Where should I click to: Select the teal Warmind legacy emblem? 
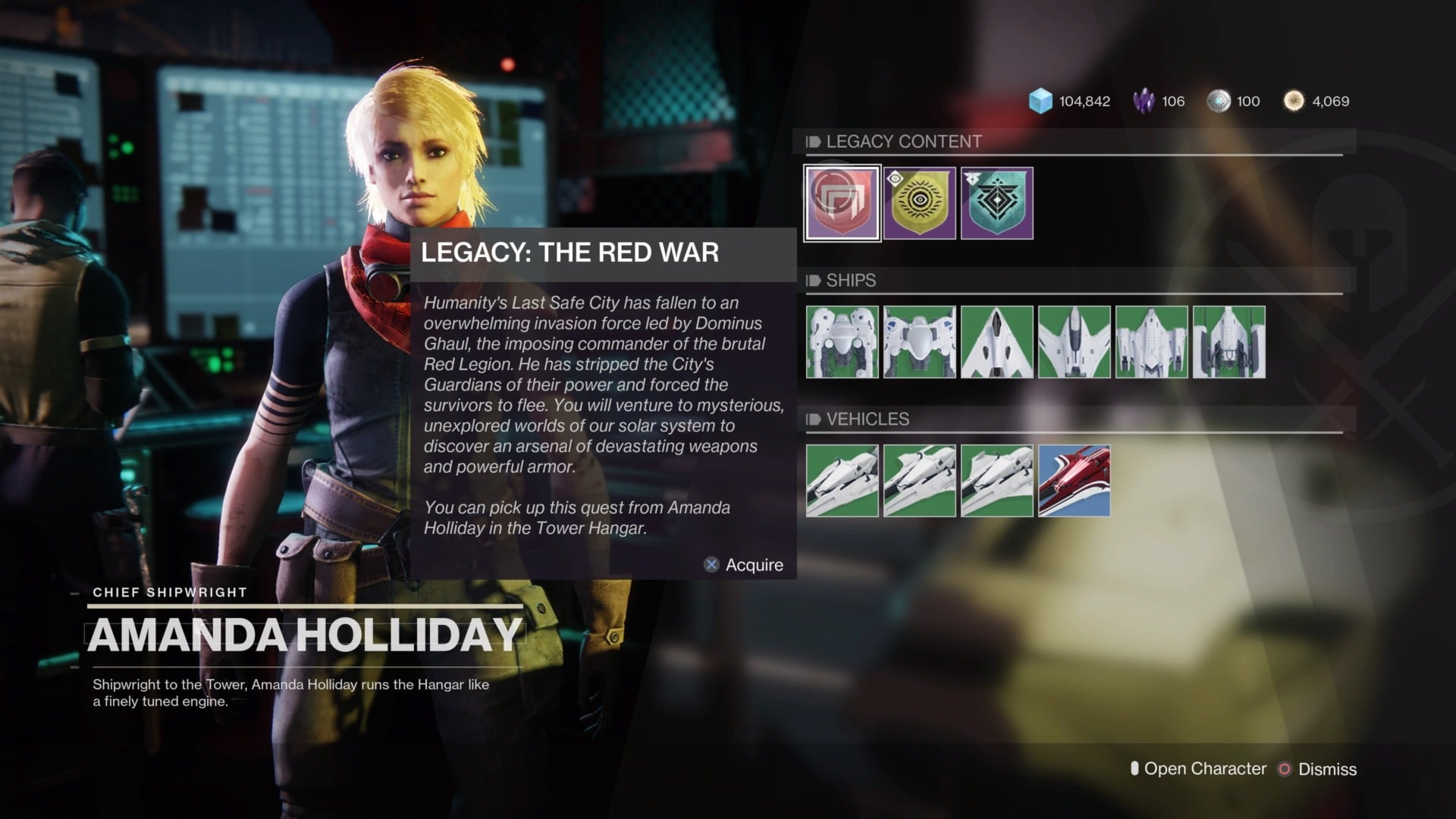pos(997,203)
